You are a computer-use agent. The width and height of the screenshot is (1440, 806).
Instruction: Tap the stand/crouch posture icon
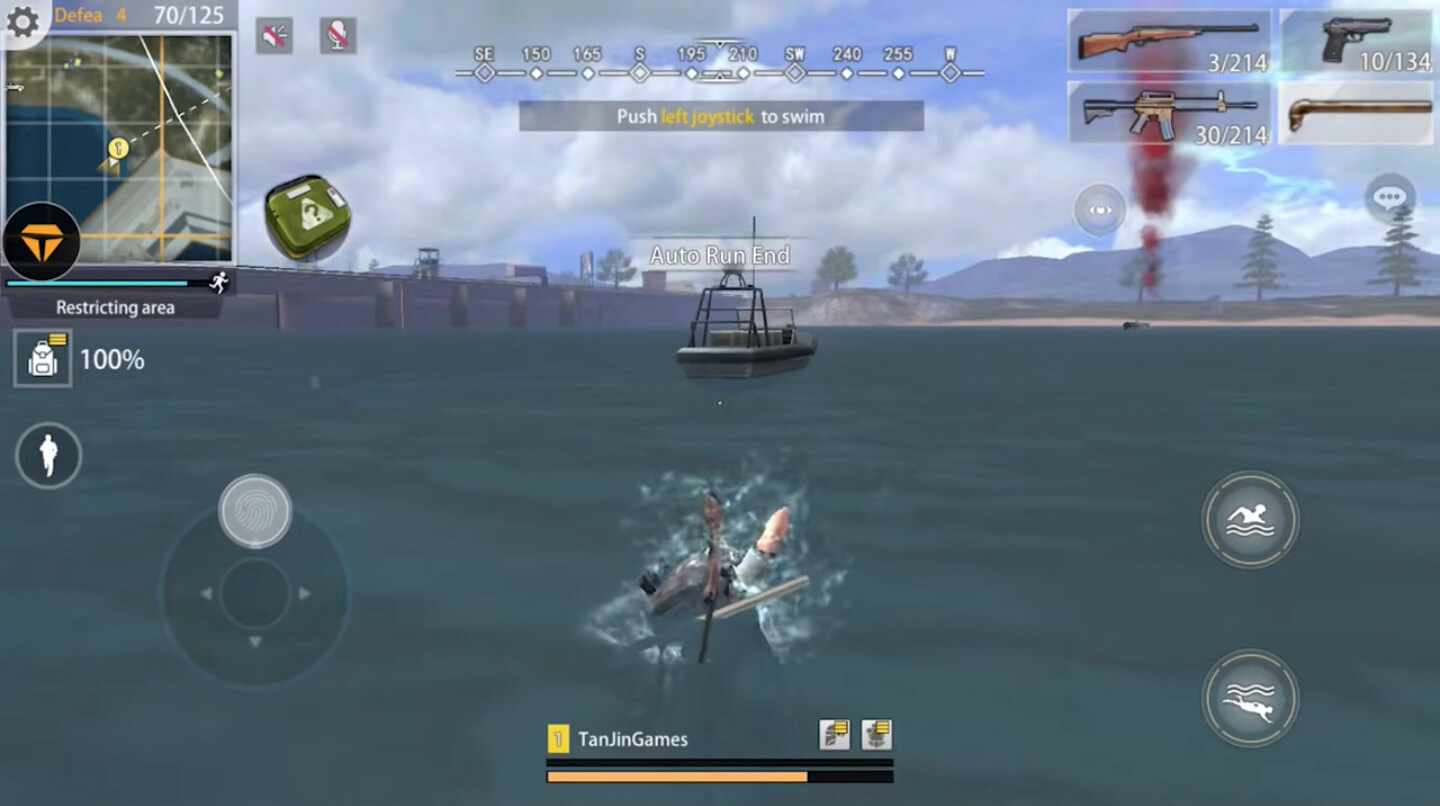tap(48, 457)
